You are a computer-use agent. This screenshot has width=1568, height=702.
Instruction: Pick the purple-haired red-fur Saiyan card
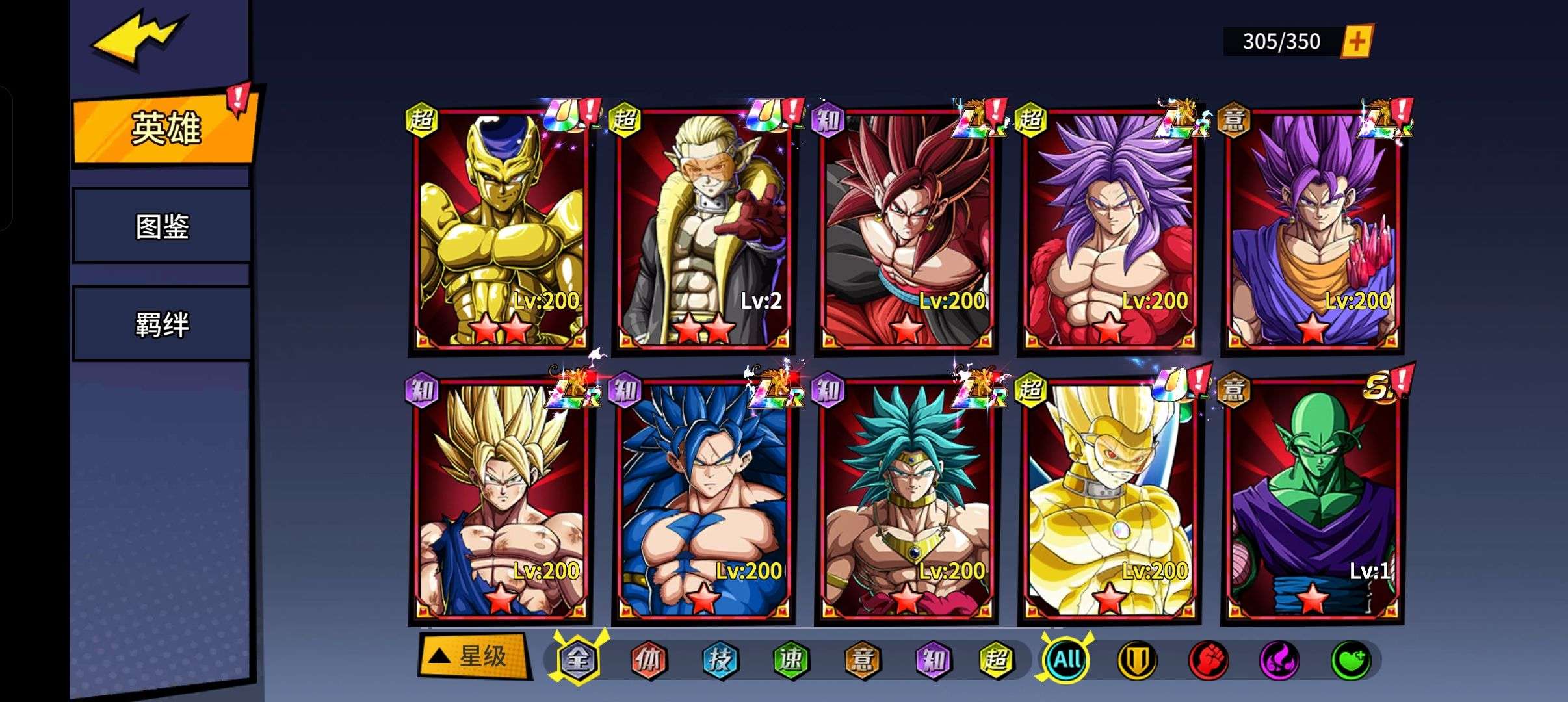[1109, 231]
